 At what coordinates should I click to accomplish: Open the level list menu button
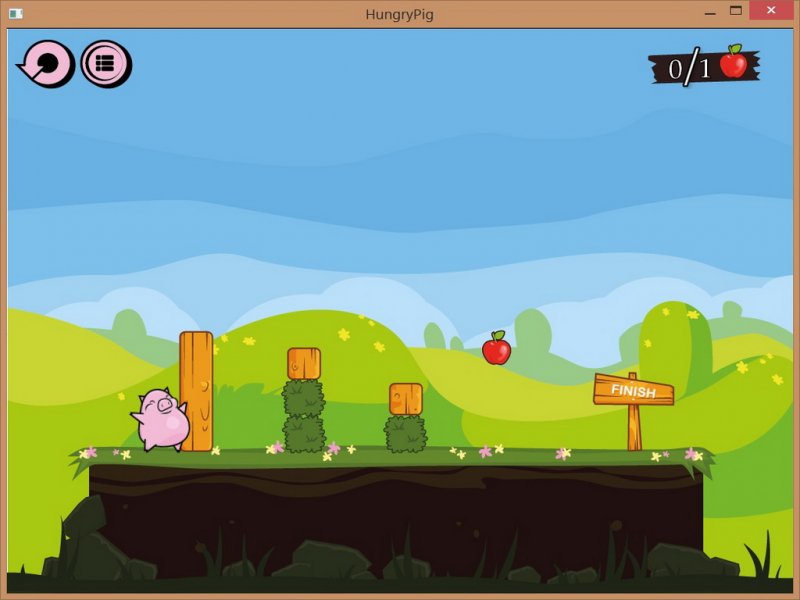[x=105, y=64]
